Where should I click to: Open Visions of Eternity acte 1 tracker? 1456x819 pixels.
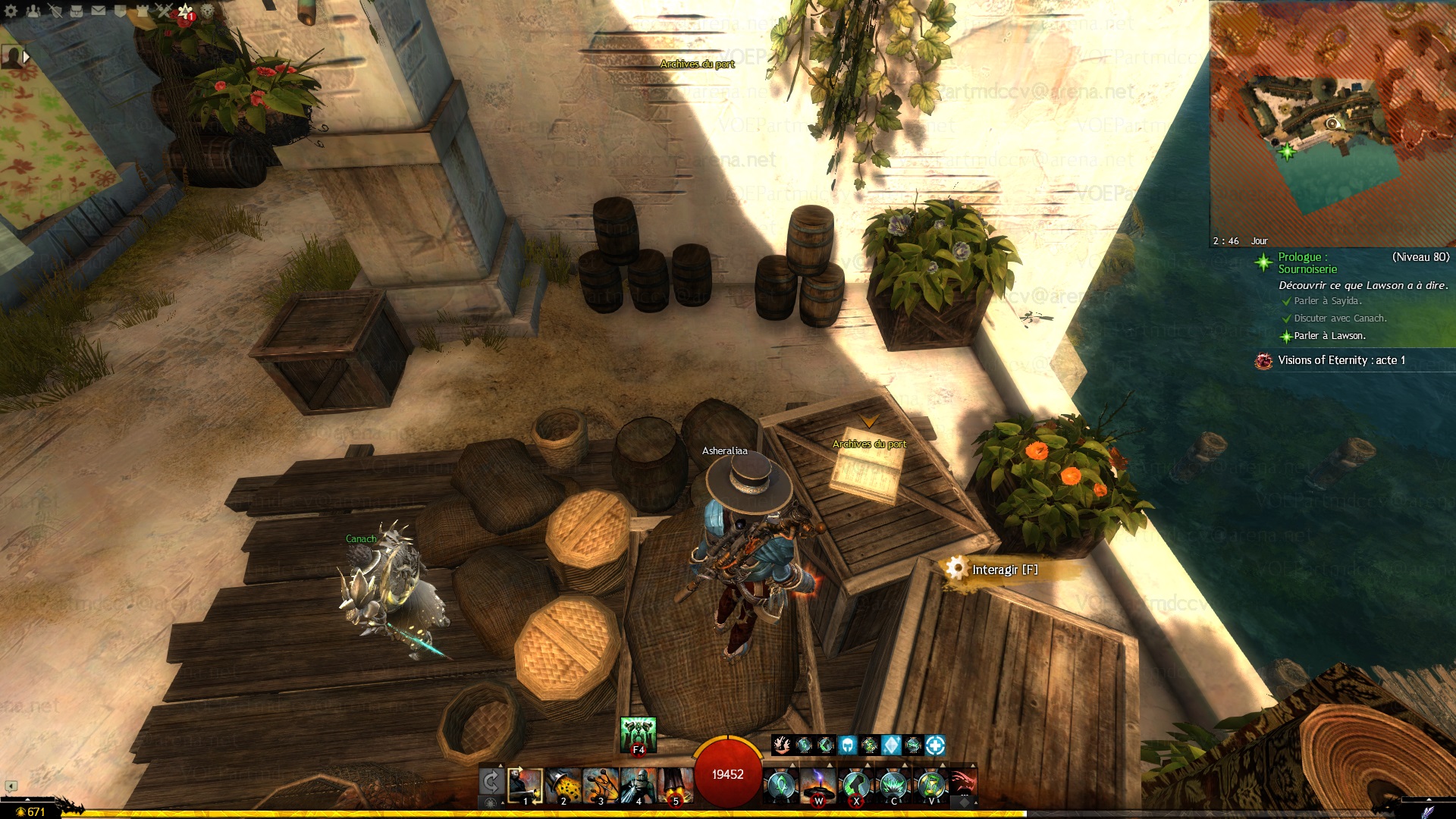tap(1341, 360)
